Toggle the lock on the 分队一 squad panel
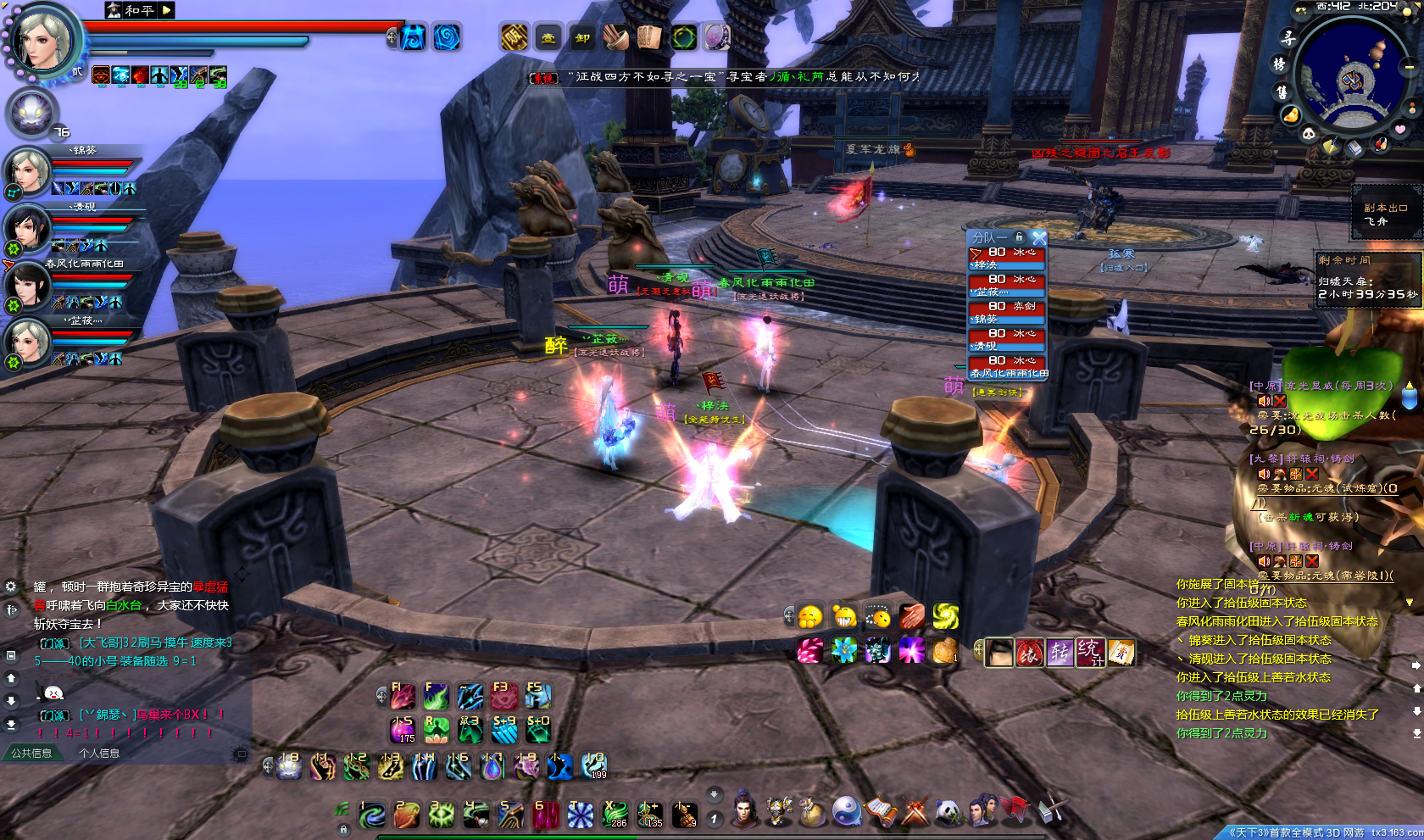Screen dimensions: 1424x840 (x=1020, y=237)
